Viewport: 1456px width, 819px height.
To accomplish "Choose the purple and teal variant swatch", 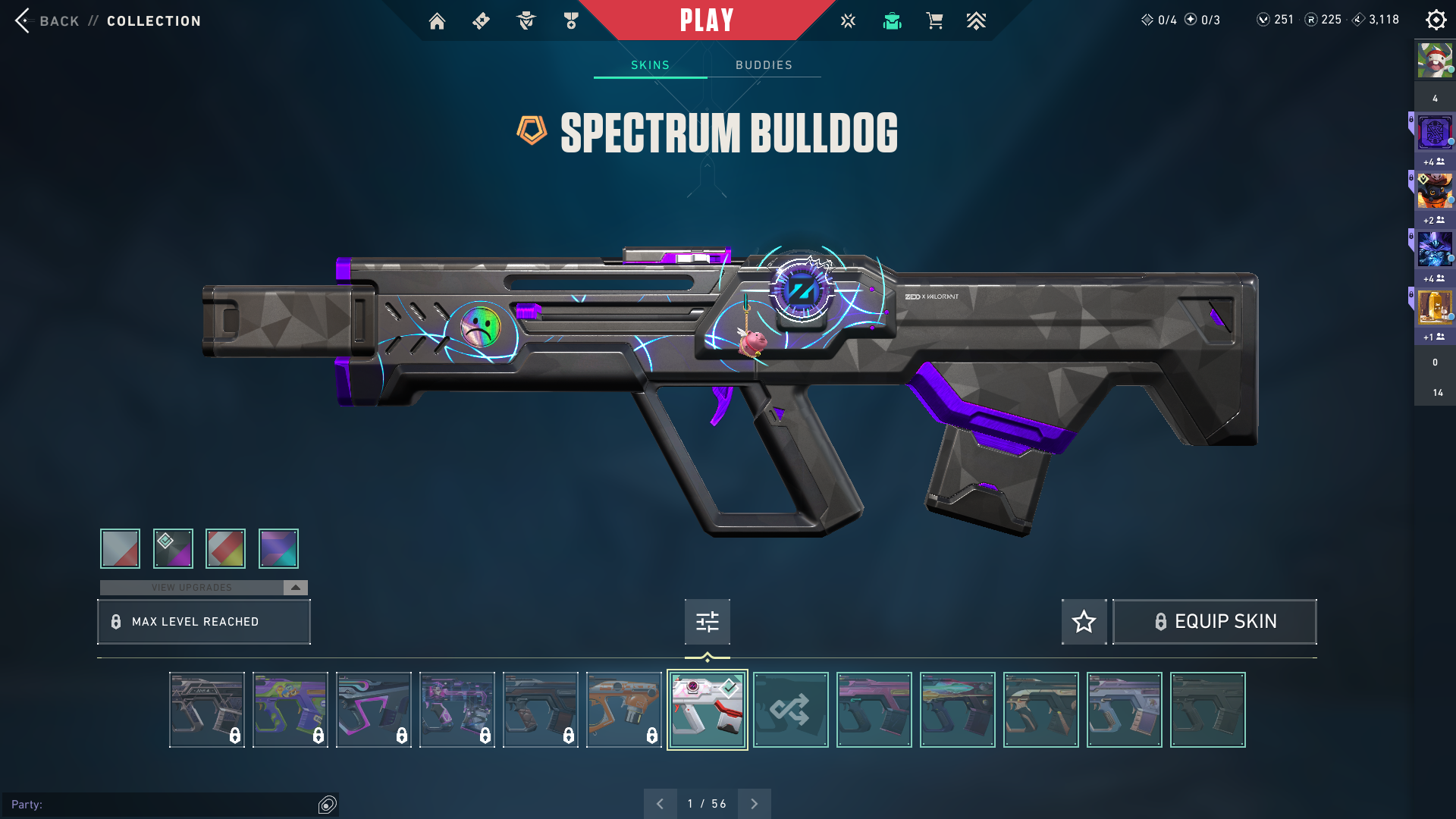I will pos(278,548).
